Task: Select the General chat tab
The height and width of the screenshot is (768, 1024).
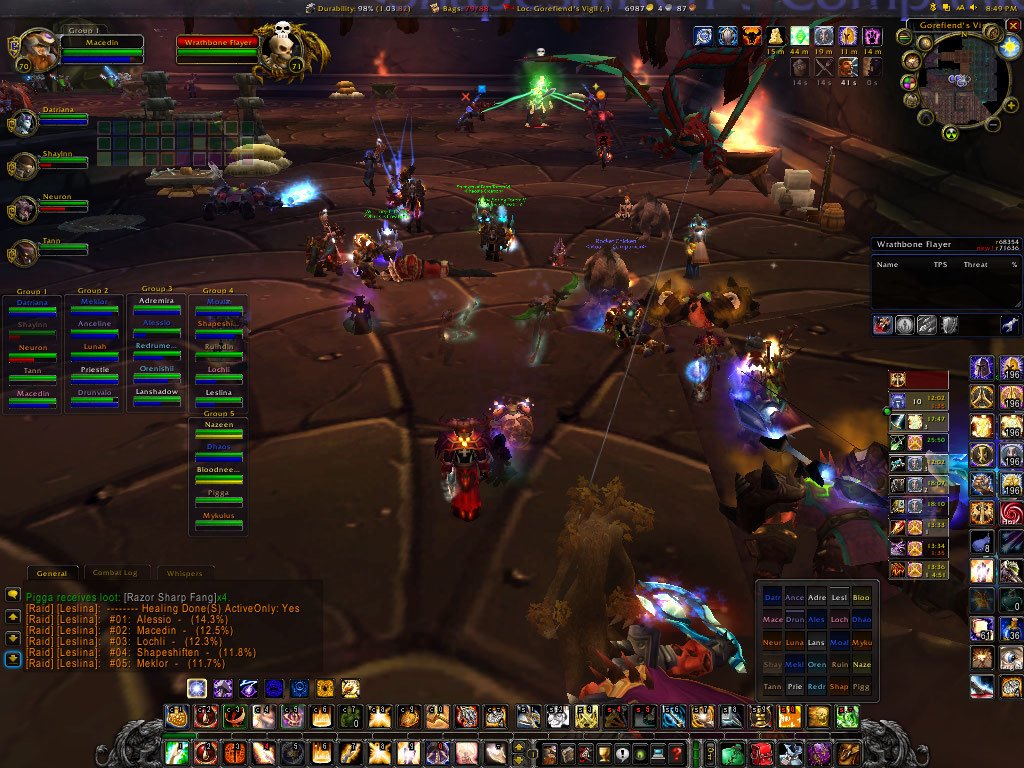Action: pyautogui.click(x=52, y=573)
